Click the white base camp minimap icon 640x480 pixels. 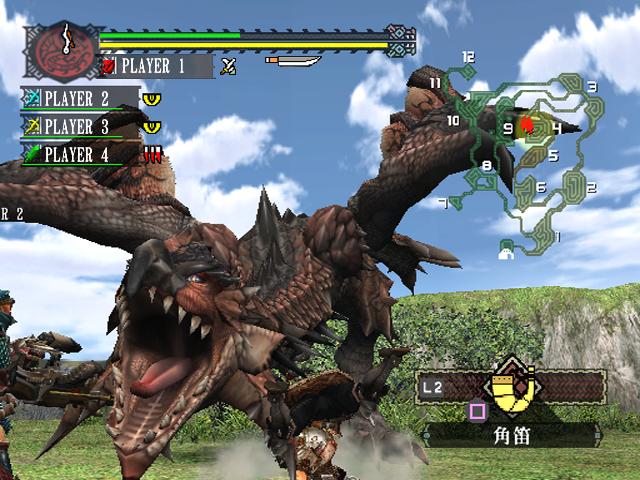507,251
